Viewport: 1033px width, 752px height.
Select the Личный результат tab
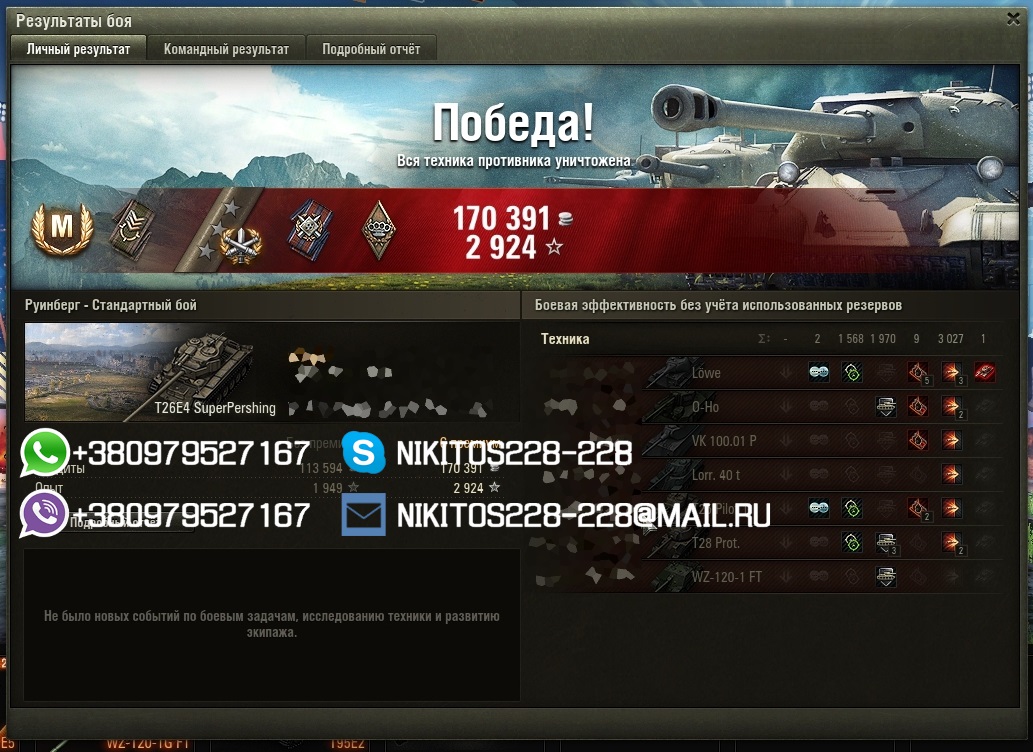[78, 49]
